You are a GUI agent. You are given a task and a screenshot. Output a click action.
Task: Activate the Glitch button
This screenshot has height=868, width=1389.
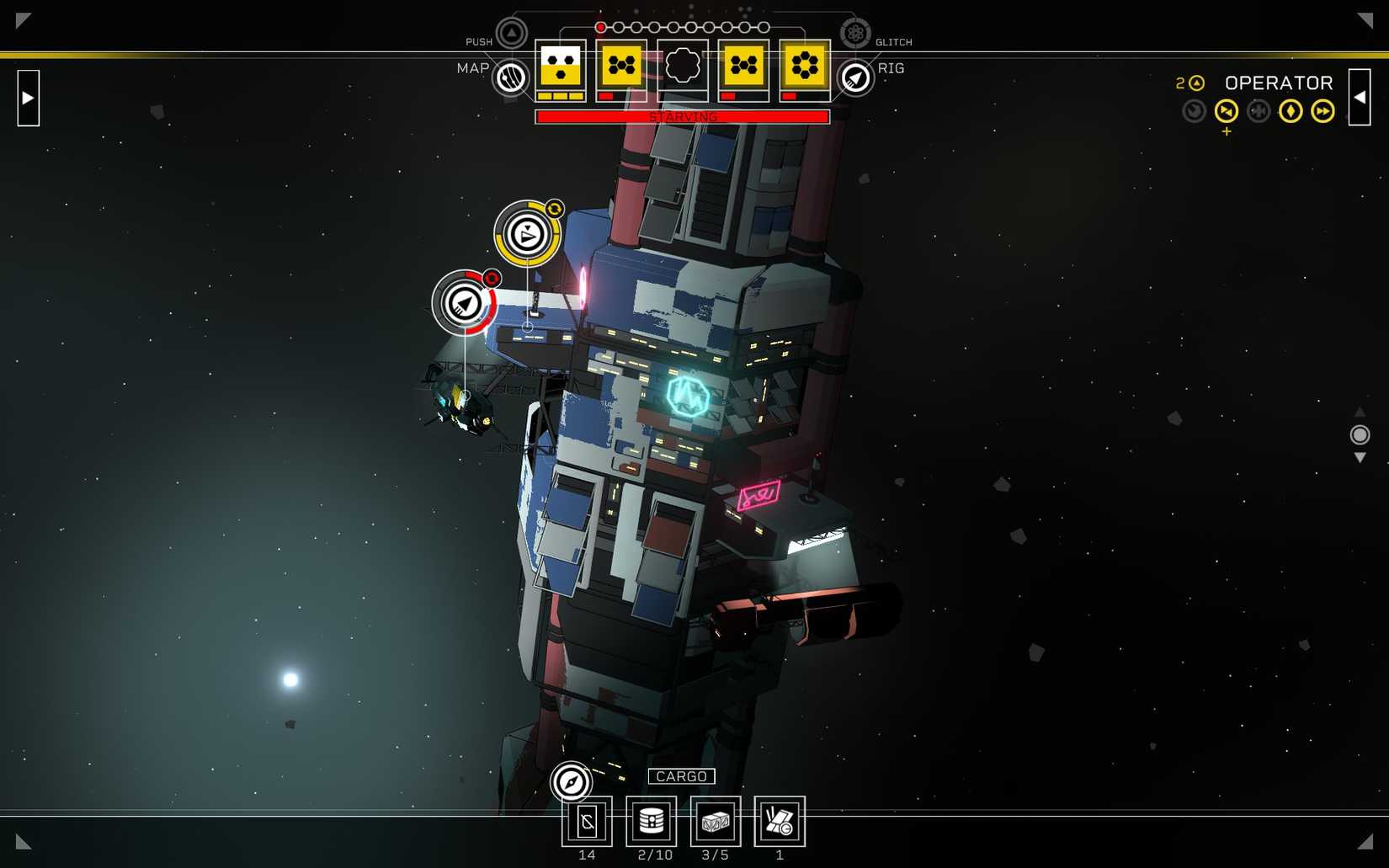(x=854, y=34)
